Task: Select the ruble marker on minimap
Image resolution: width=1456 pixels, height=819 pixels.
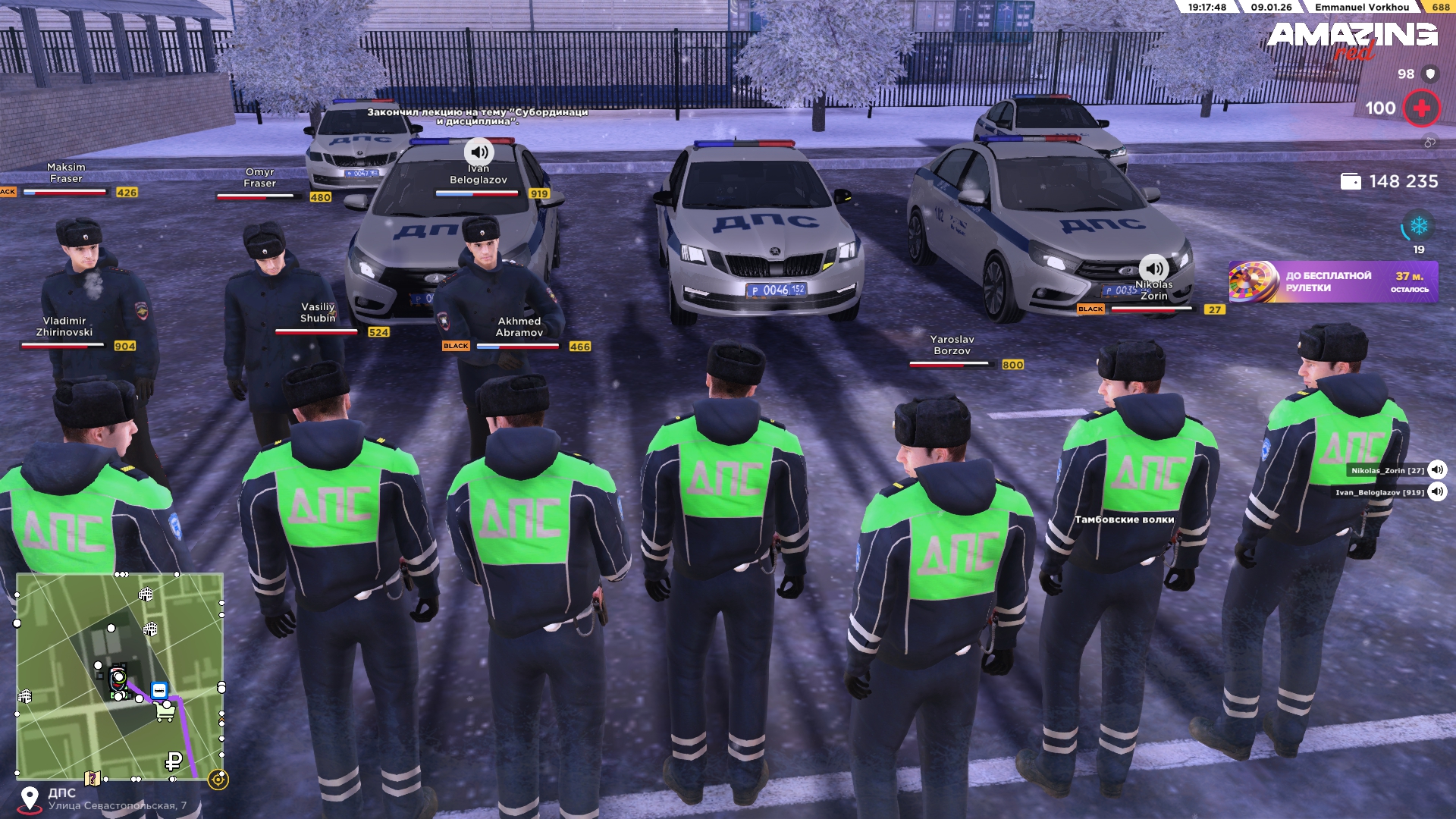Action: (174, 761)
